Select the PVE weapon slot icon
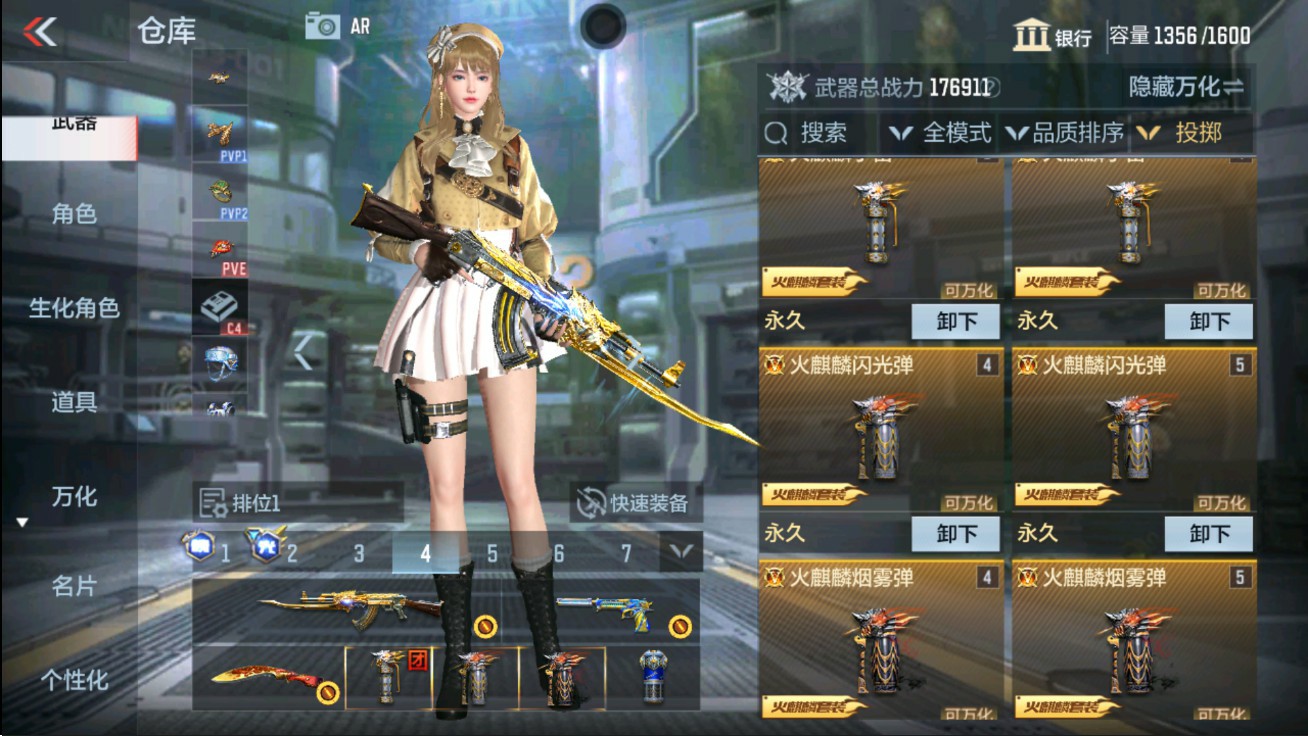1308x736 pixels. 222,250
